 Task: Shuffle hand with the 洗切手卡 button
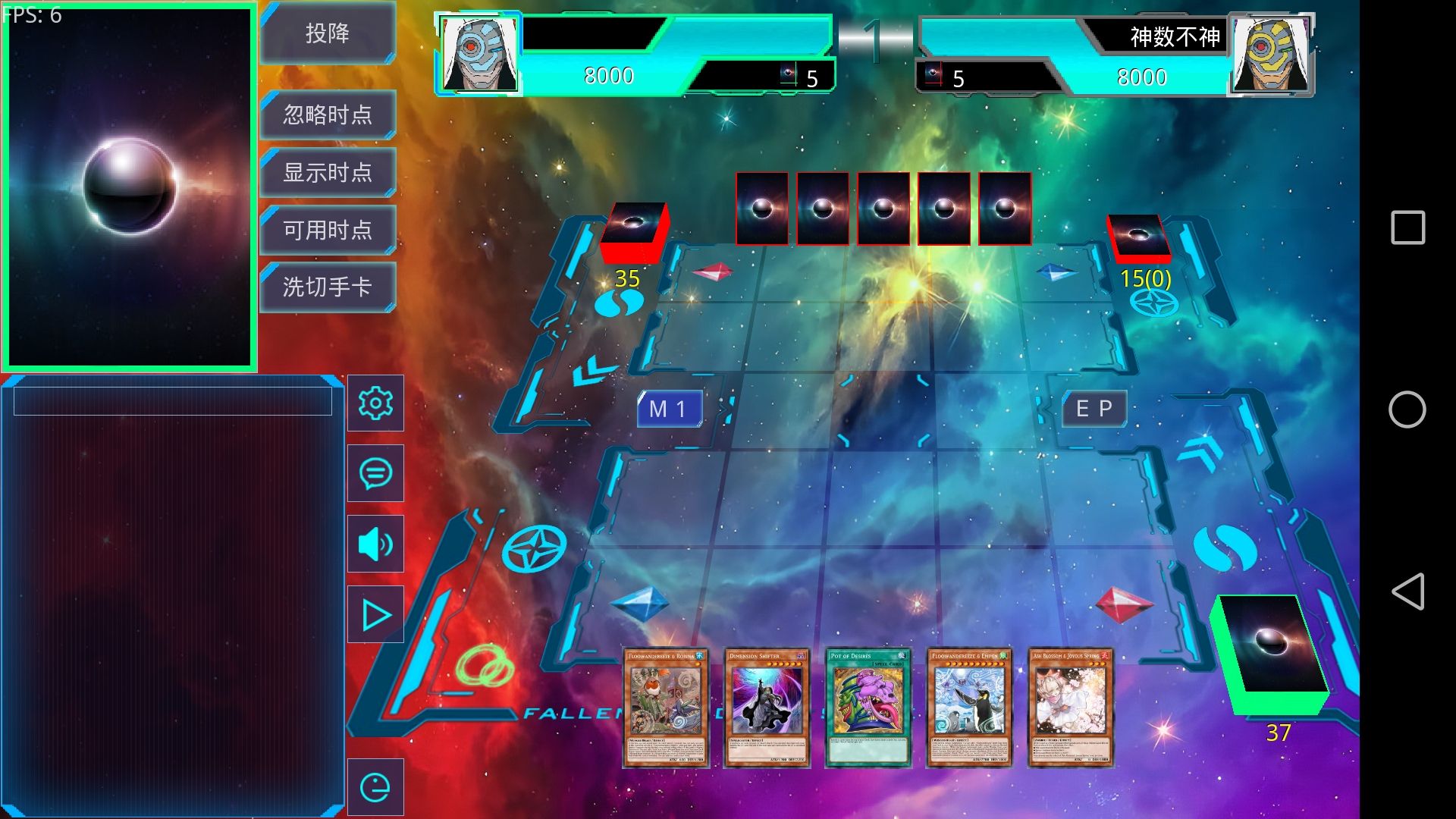tap(328, 287)
